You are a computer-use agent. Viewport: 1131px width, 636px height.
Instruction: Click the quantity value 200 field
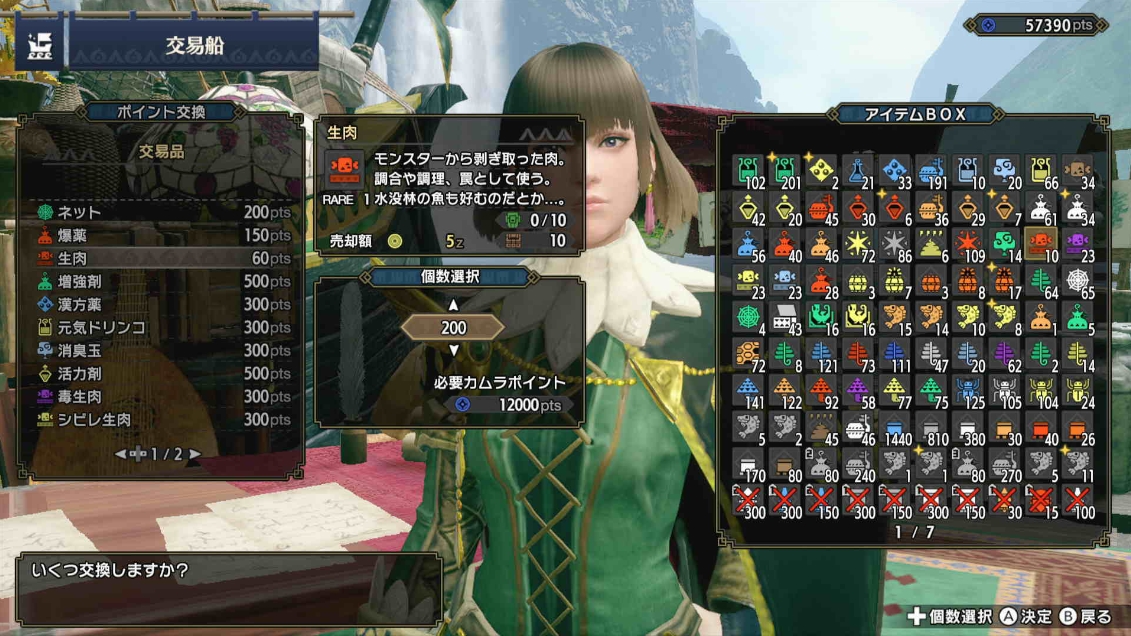pyautogui.click(x=453, y=327)
